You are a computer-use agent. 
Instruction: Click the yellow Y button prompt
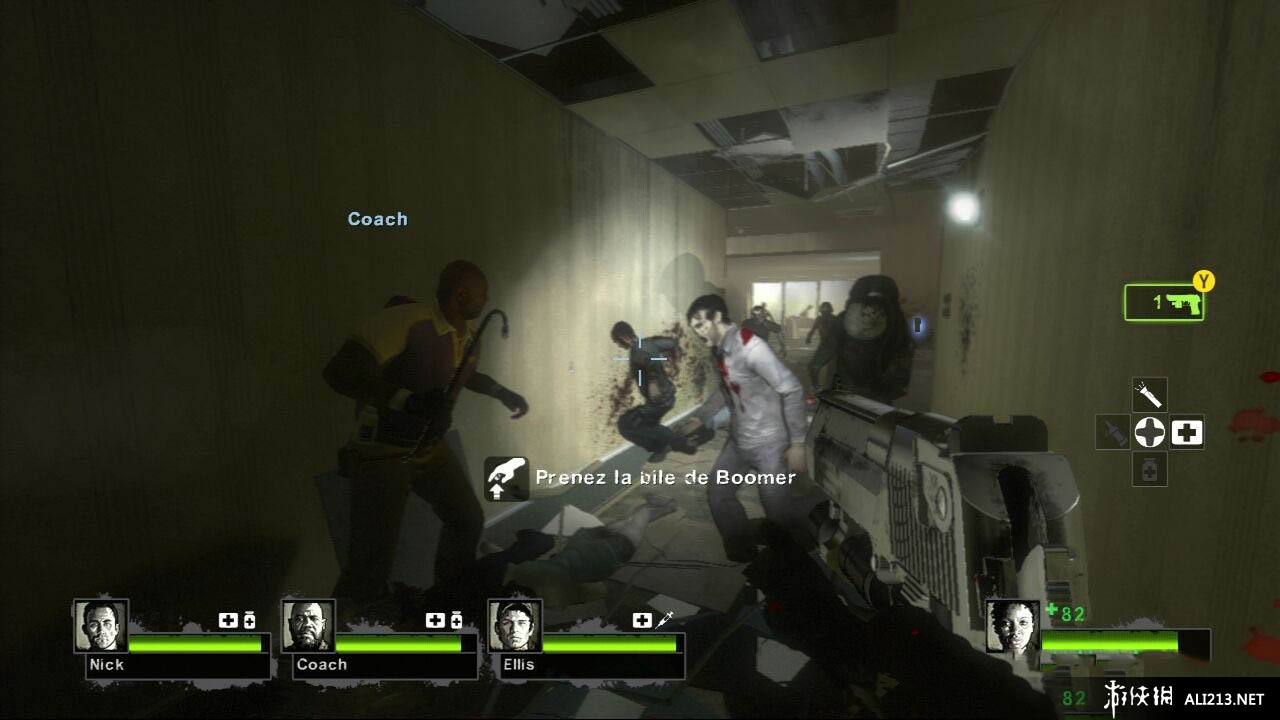coord(1203,283)
